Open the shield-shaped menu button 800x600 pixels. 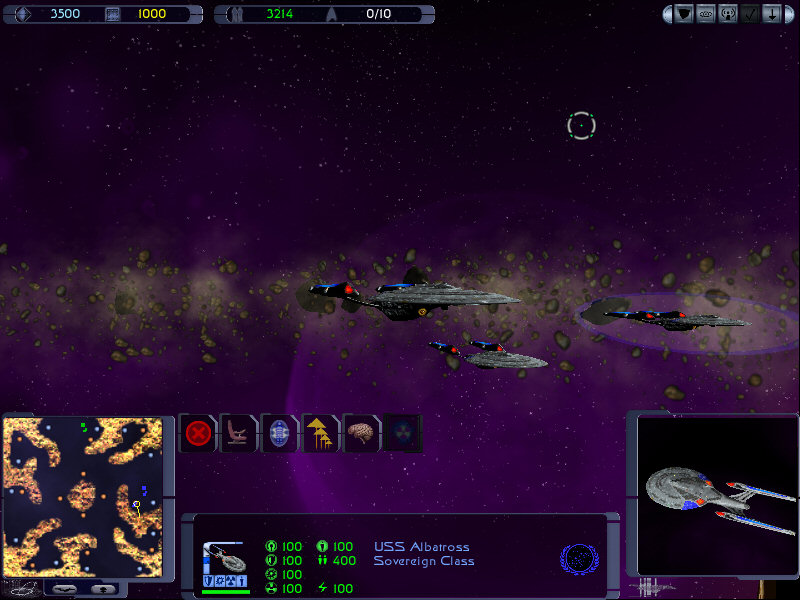(x=684, y=14)
